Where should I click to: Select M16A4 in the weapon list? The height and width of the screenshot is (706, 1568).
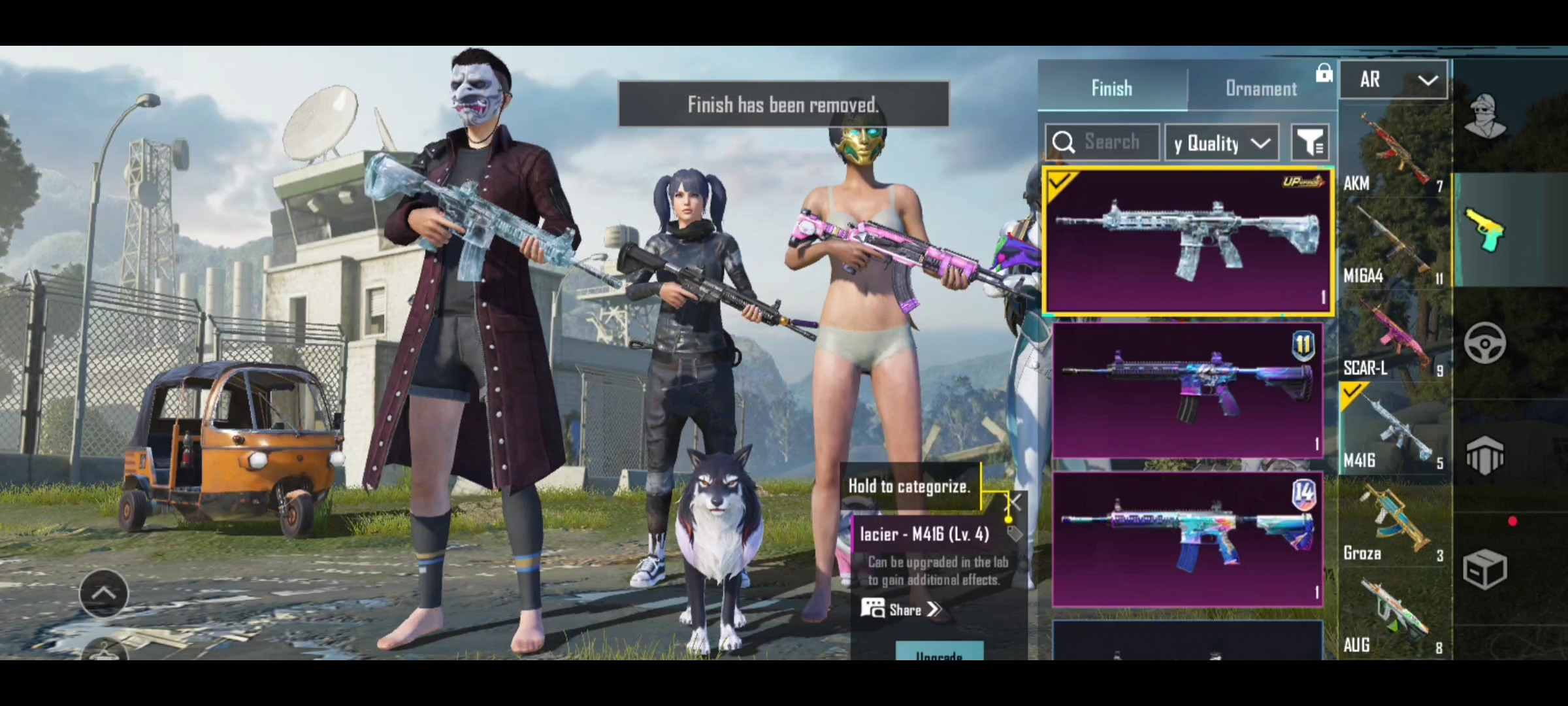[x=1394, y=246]
